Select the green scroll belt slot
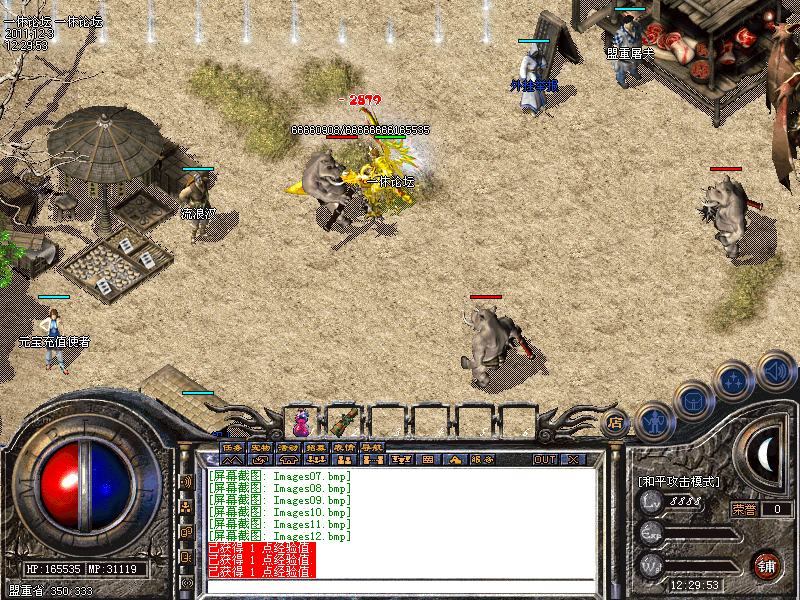This screenshot has height=600, width=800. (x=346, y=422)
